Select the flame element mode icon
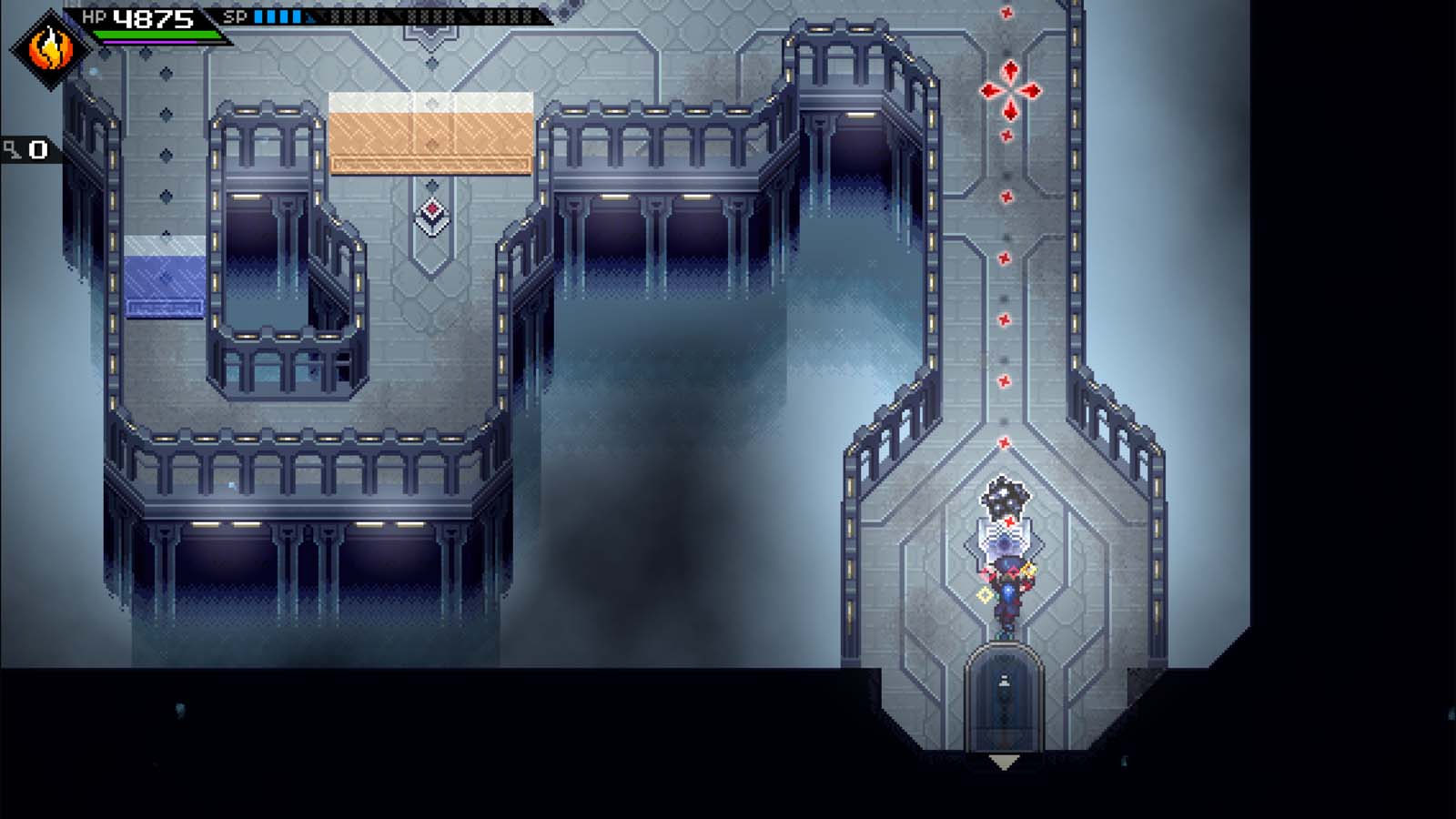 [x=50, y=50]
